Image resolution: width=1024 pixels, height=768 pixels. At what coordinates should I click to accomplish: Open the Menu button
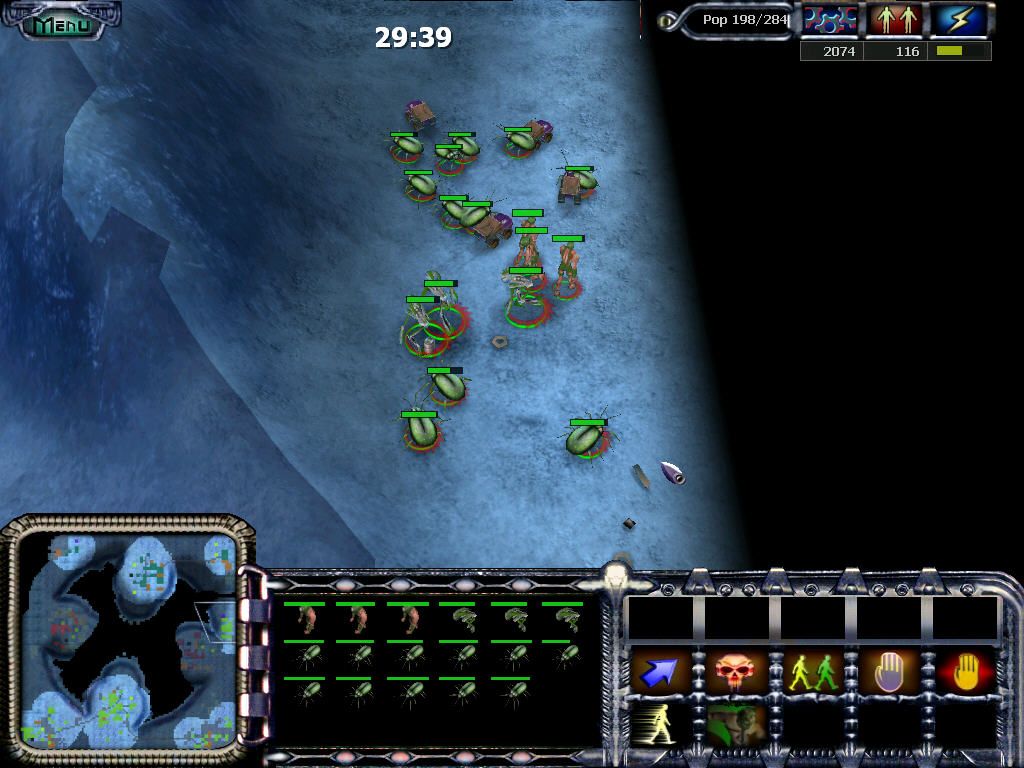(60, 23)
